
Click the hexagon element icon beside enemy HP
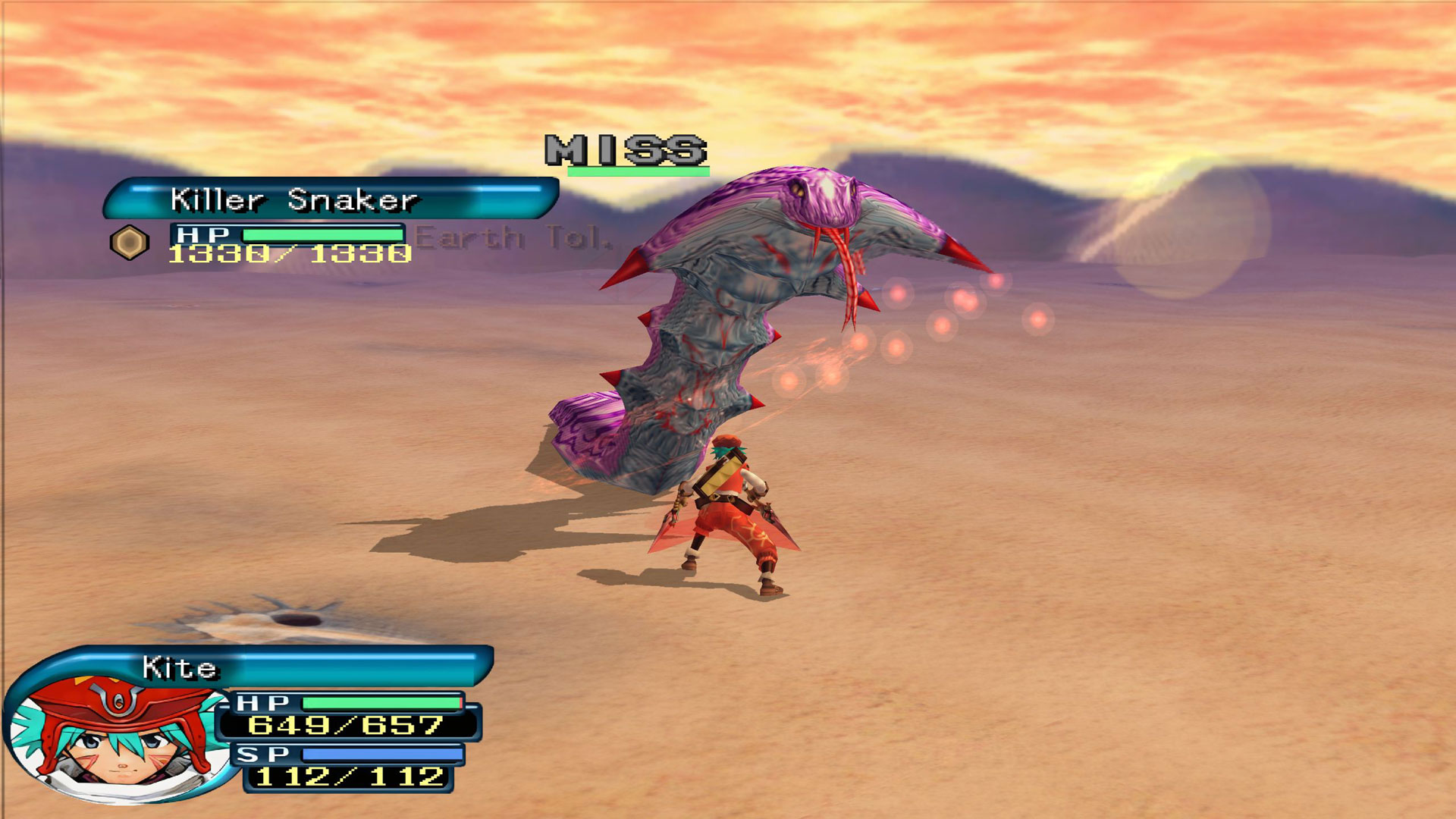(129, 243)
